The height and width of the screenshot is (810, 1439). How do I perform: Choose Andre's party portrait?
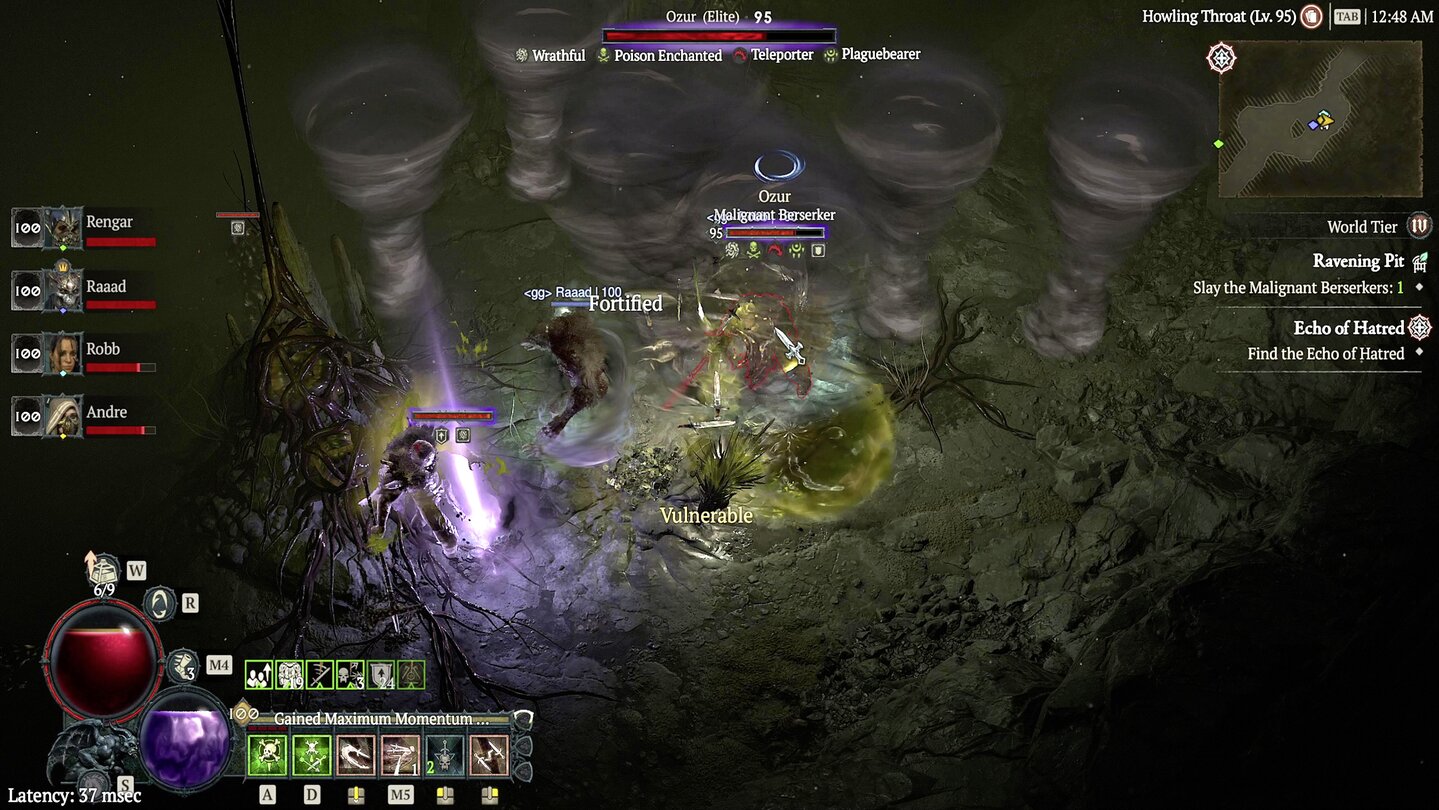pyautogui.click(x=62, y=417)
